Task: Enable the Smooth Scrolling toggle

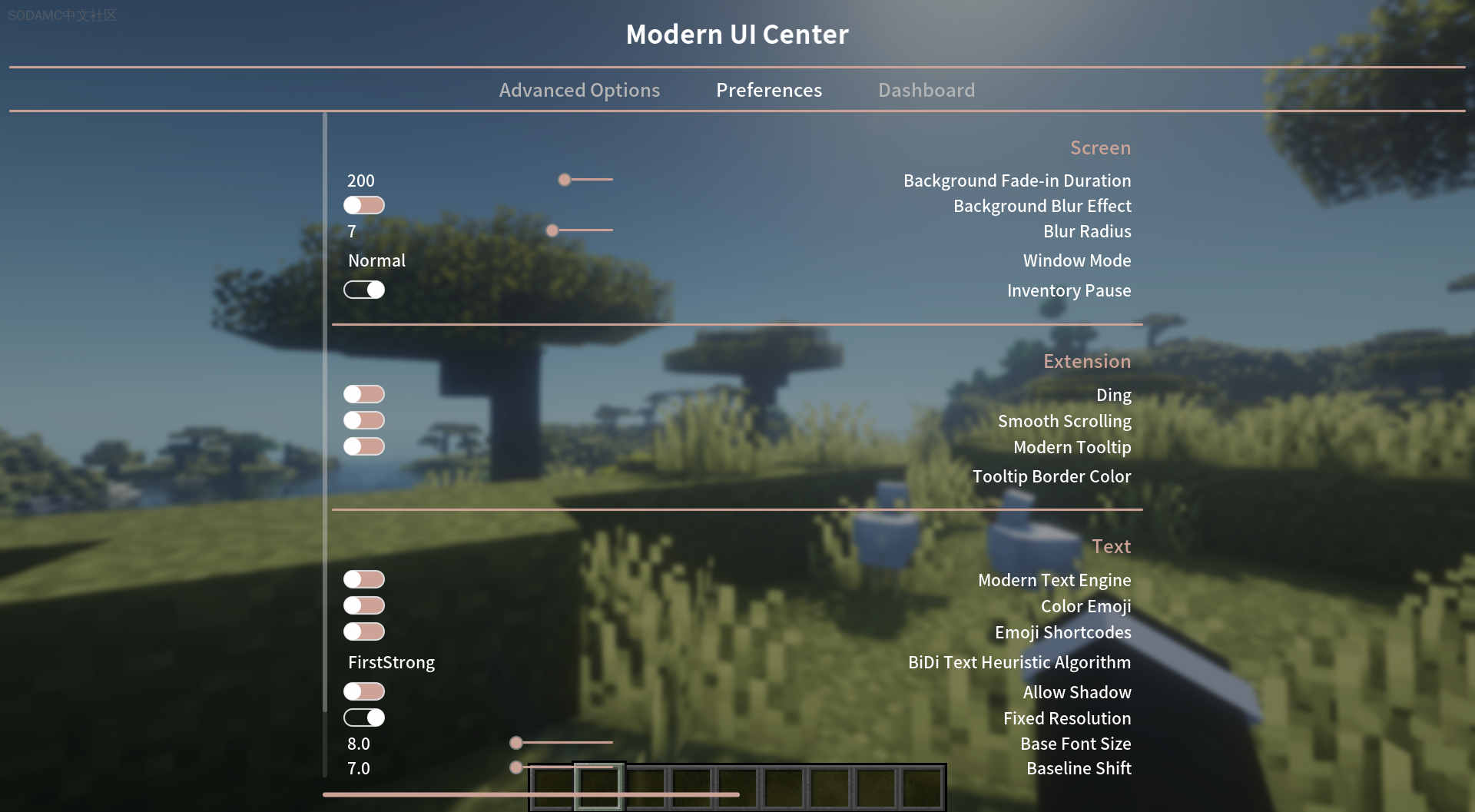Action: pyautogui.click(x=363, y=419)
